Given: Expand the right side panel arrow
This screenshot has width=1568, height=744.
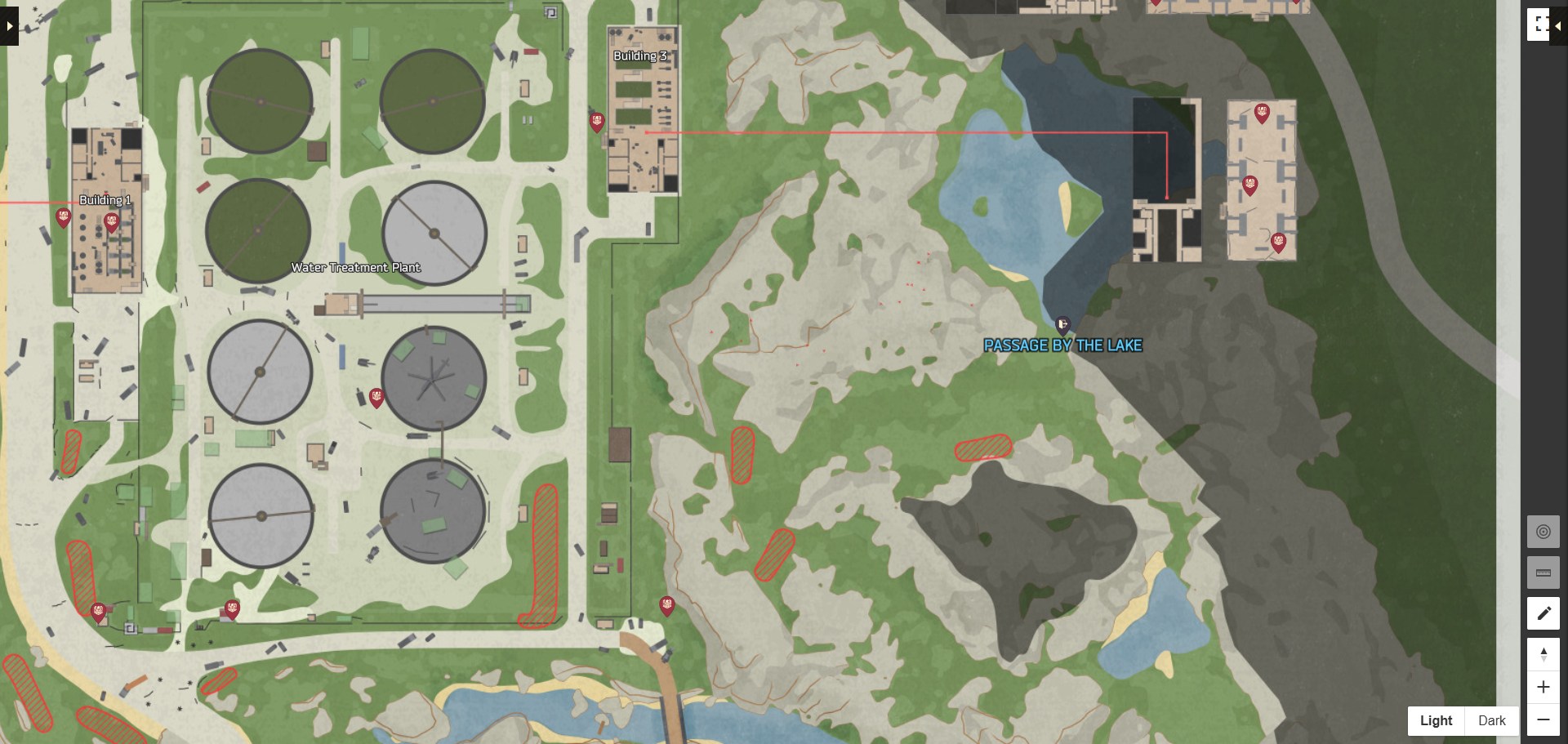Looking at the screenshot, I should (1558, 26).
